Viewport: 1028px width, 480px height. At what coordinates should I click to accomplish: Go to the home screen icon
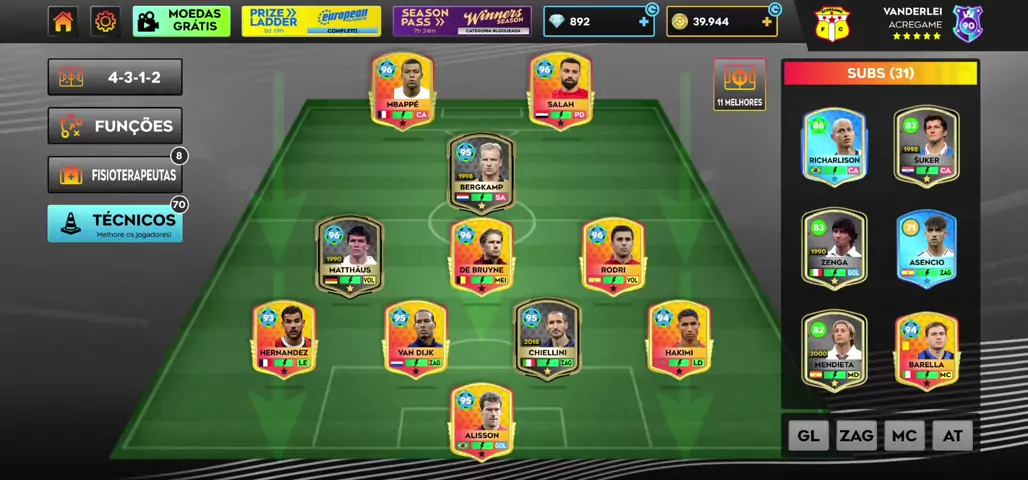63,21
